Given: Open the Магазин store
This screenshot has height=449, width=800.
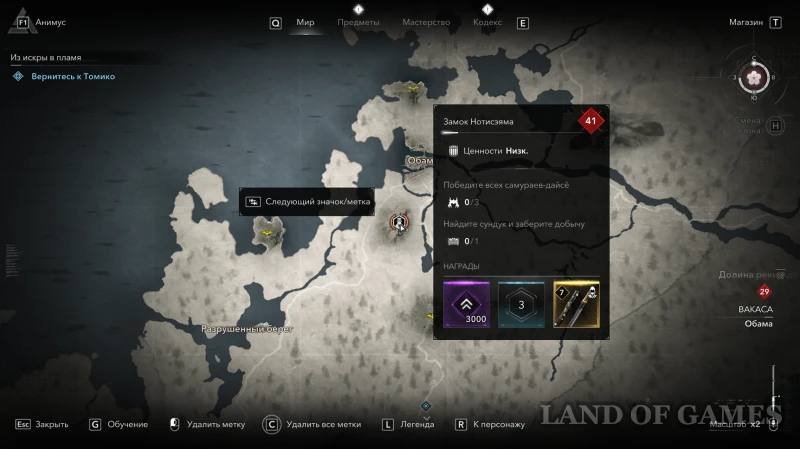Looking at the screenshot, I should tap(746, 21).
